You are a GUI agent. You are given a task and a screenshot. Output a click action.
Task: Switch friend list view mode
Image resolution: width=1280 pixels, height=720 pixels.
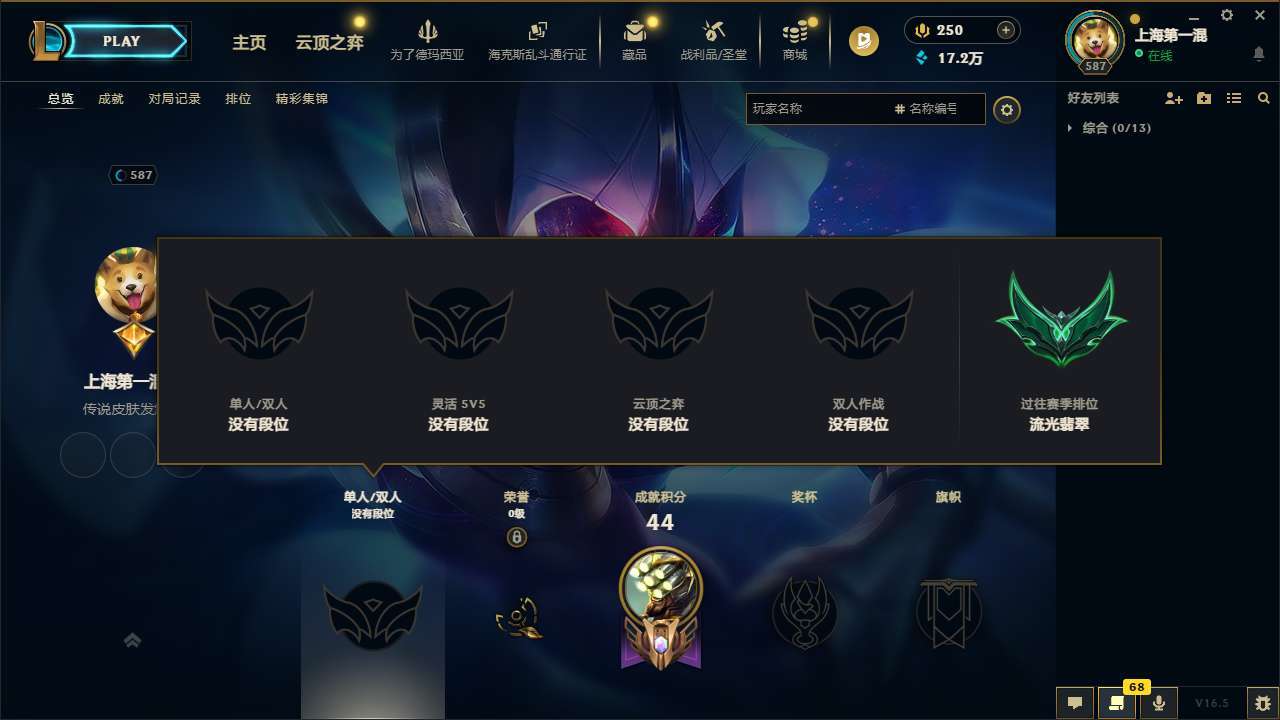1233,98
